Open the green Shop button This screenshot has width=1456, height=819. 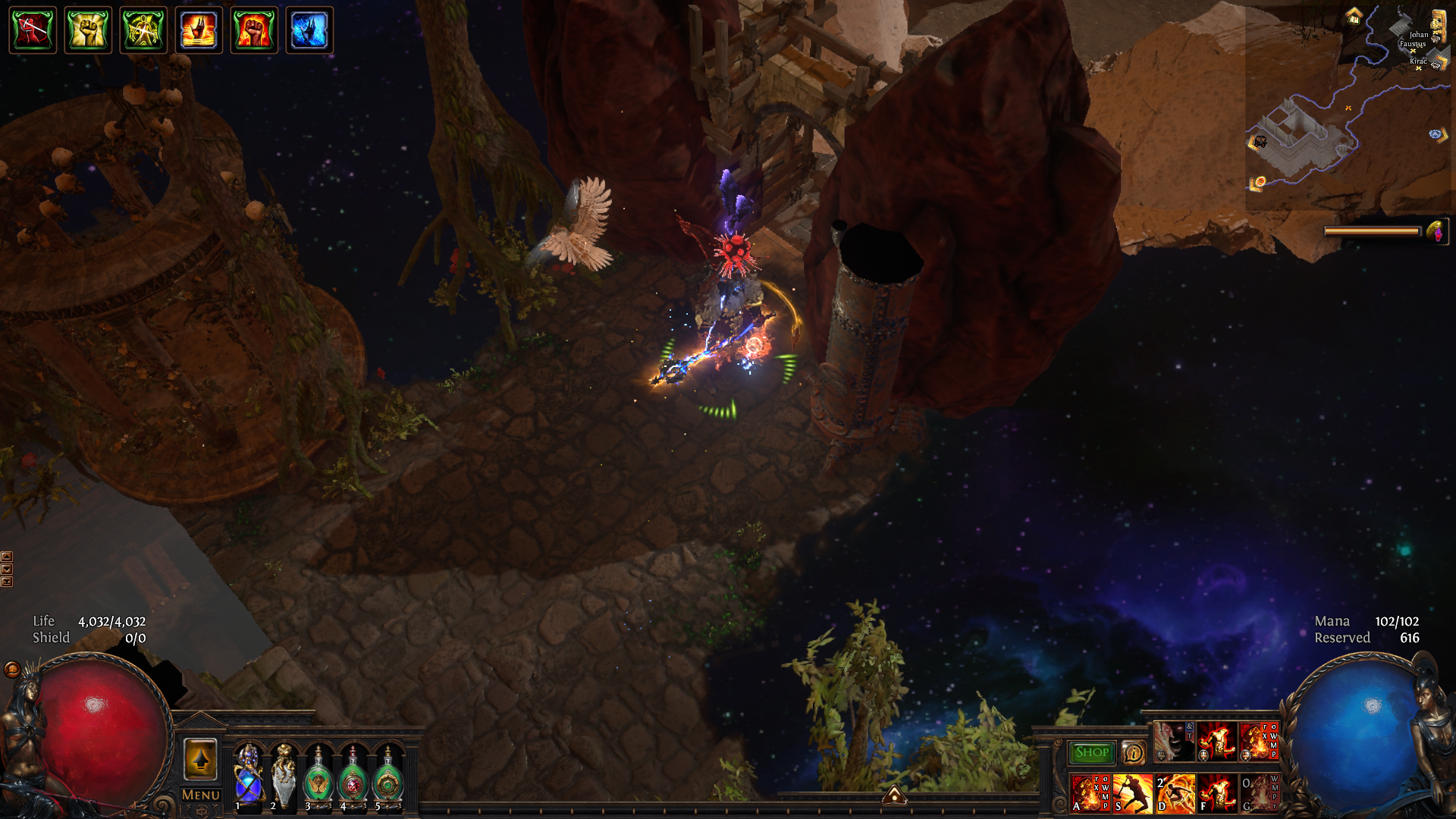[1091, 752]
